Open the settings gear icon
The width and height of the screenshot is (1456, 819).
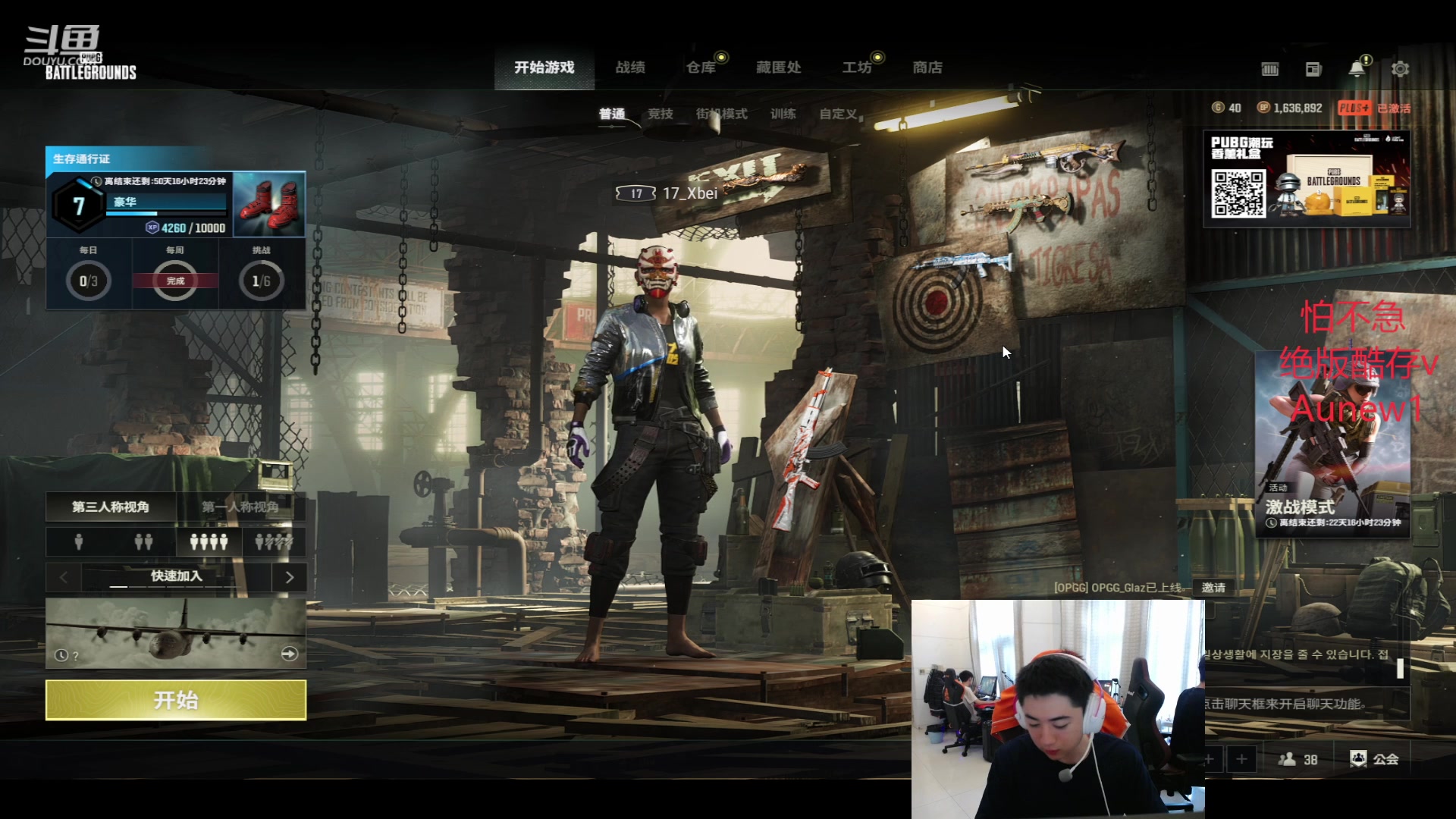[1400, 69]
